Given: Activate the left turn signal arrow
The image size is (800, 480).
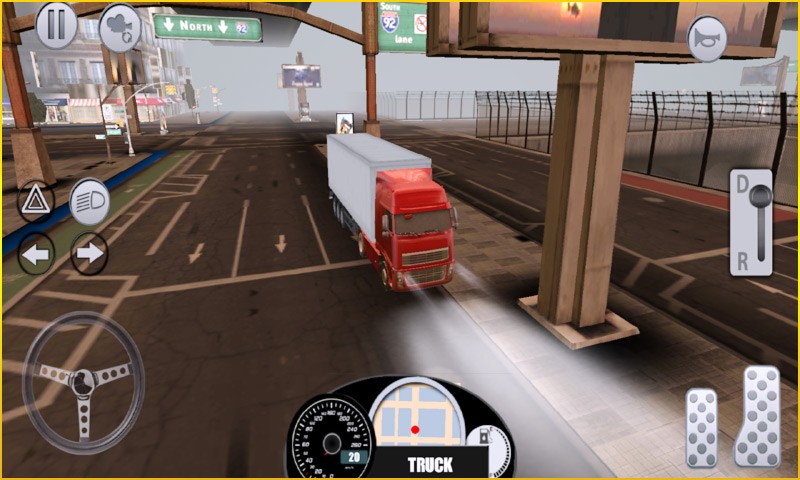Looking at the screenshot, I should (36, 254).
